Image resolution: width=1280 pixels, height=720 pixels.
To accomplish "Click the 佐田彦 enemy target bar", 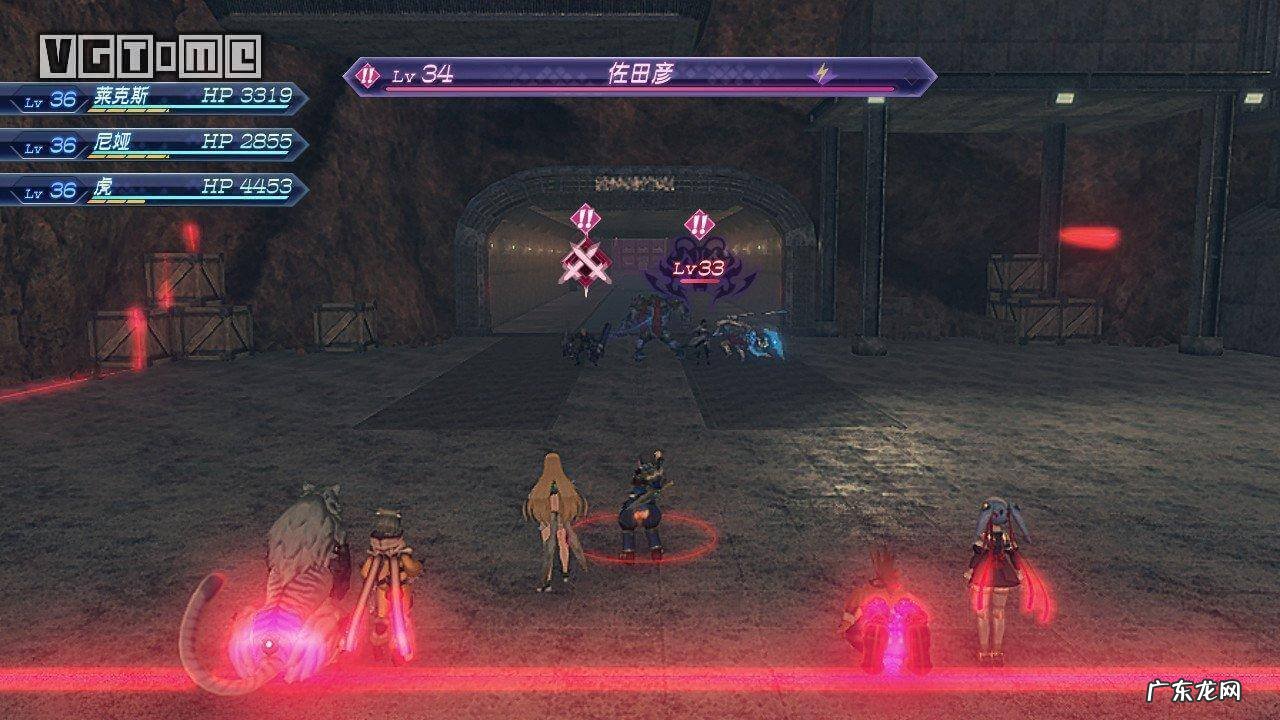I will pos(640,75).
